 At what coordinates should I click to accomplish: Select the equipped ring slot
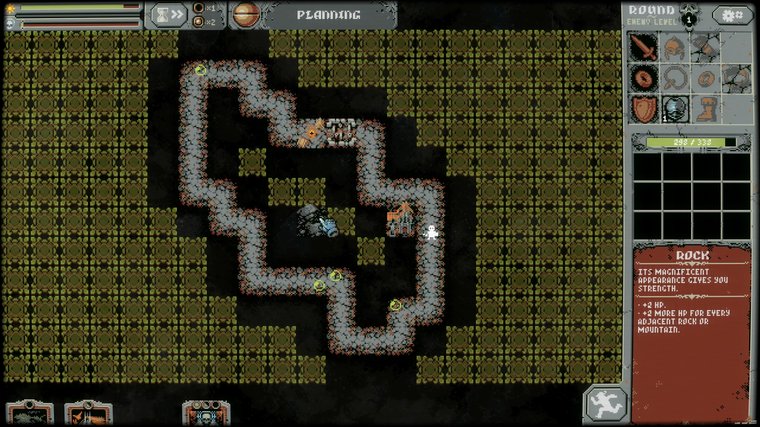[643, 78]
